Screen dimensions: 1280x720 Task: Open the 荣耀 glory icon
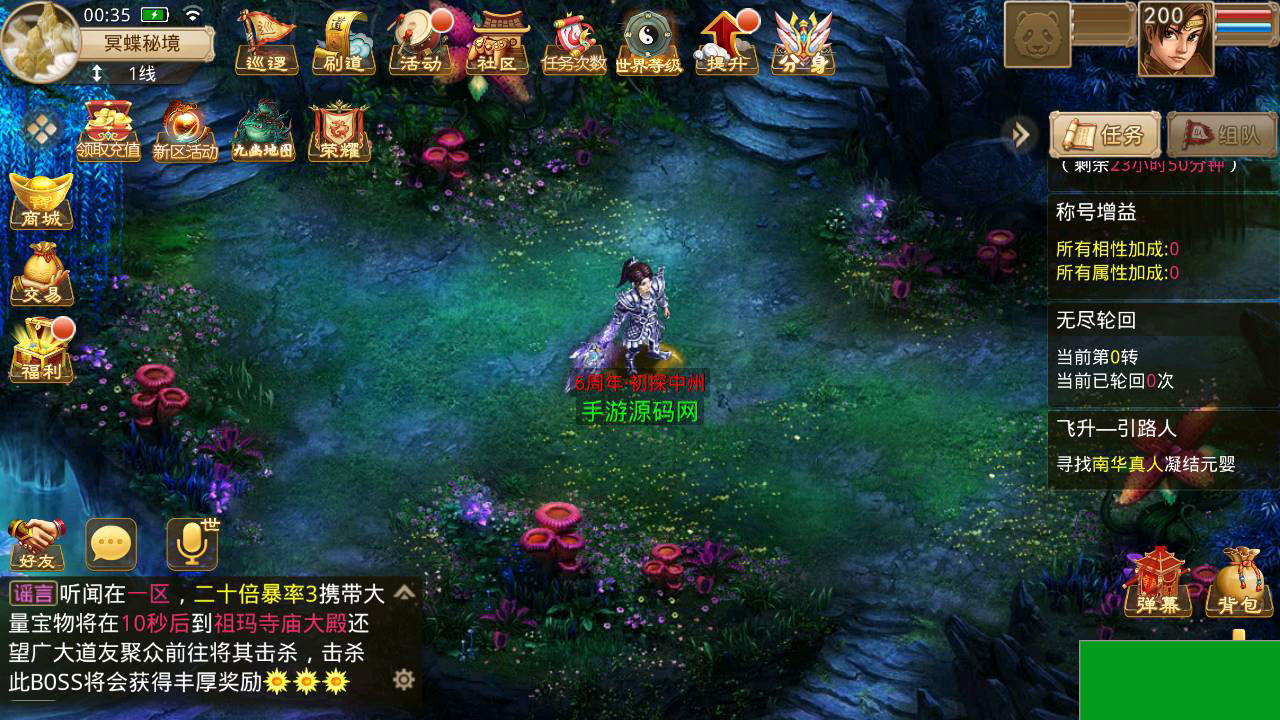pyautogui.click(x=339, y=132)
